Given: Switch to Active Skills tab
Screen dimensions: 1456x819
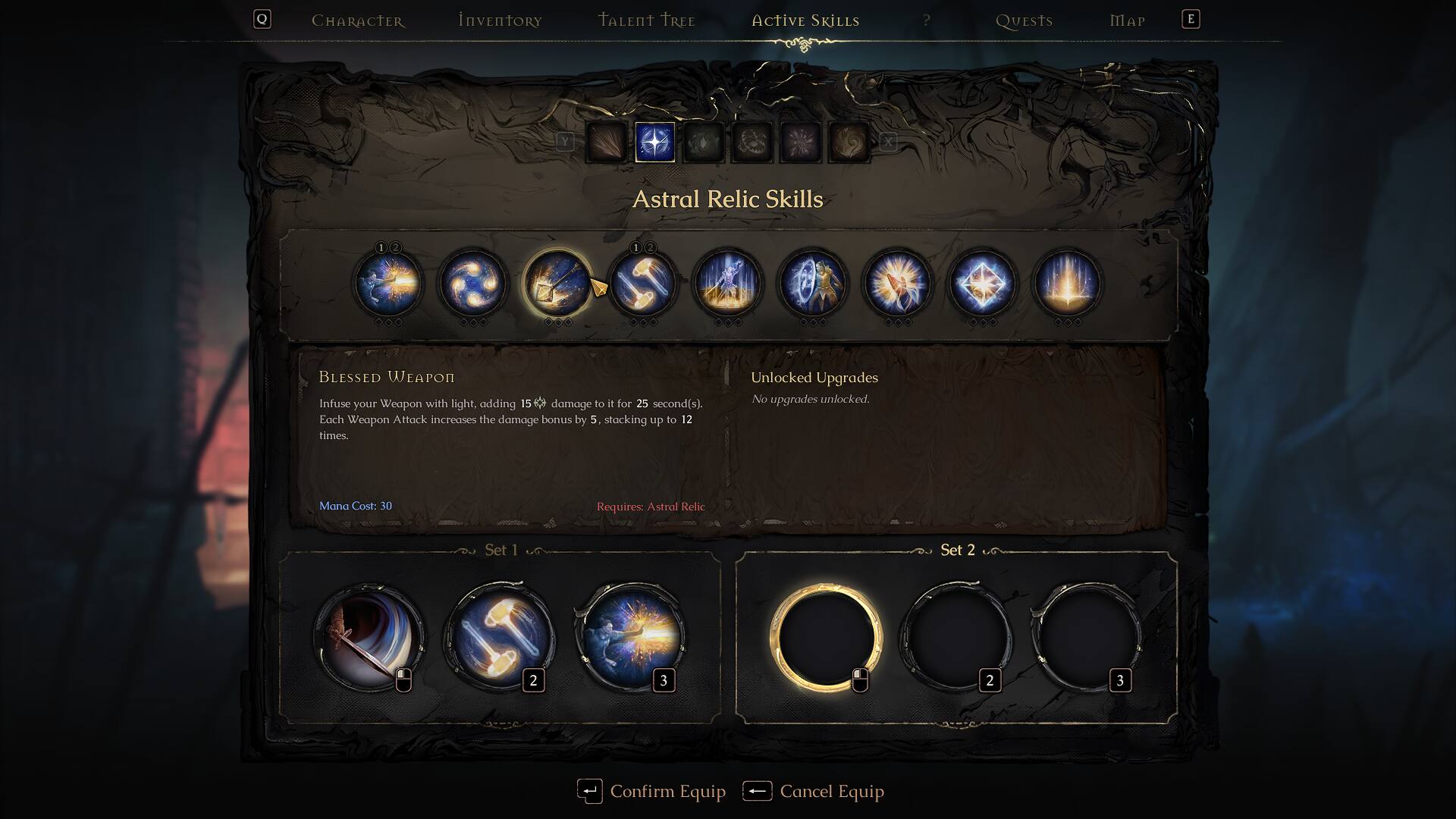Looking at the screenshot, I should (x=804, y=20).
